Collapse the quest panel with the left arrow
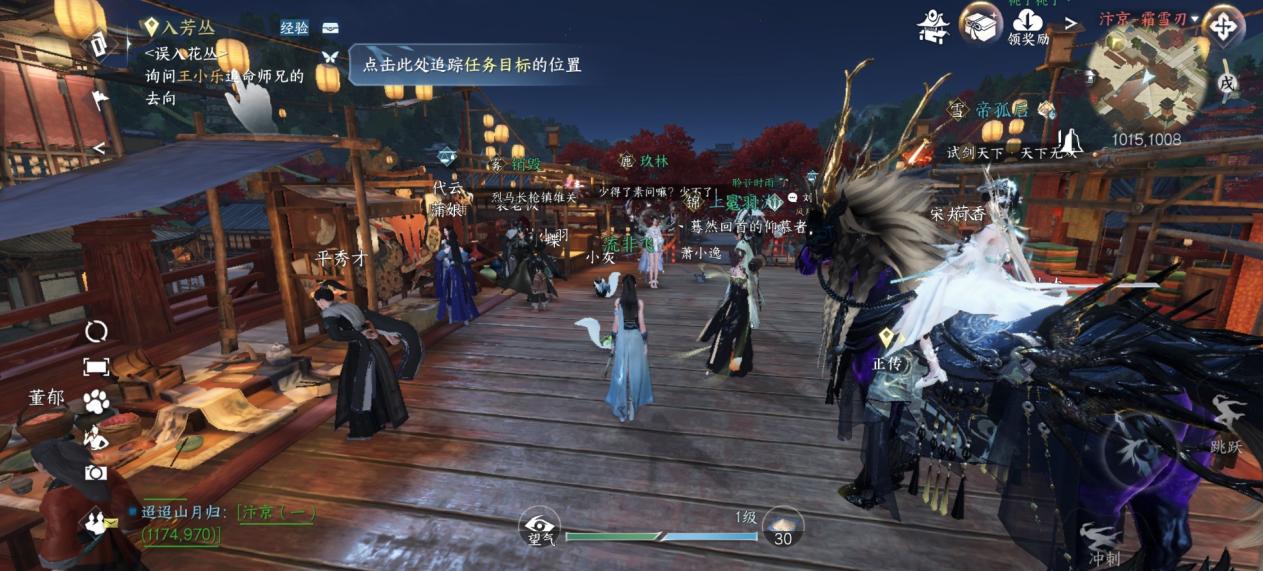Viewport: 1263px width, 571px height. pyautogui.click(x=99, y=148)
